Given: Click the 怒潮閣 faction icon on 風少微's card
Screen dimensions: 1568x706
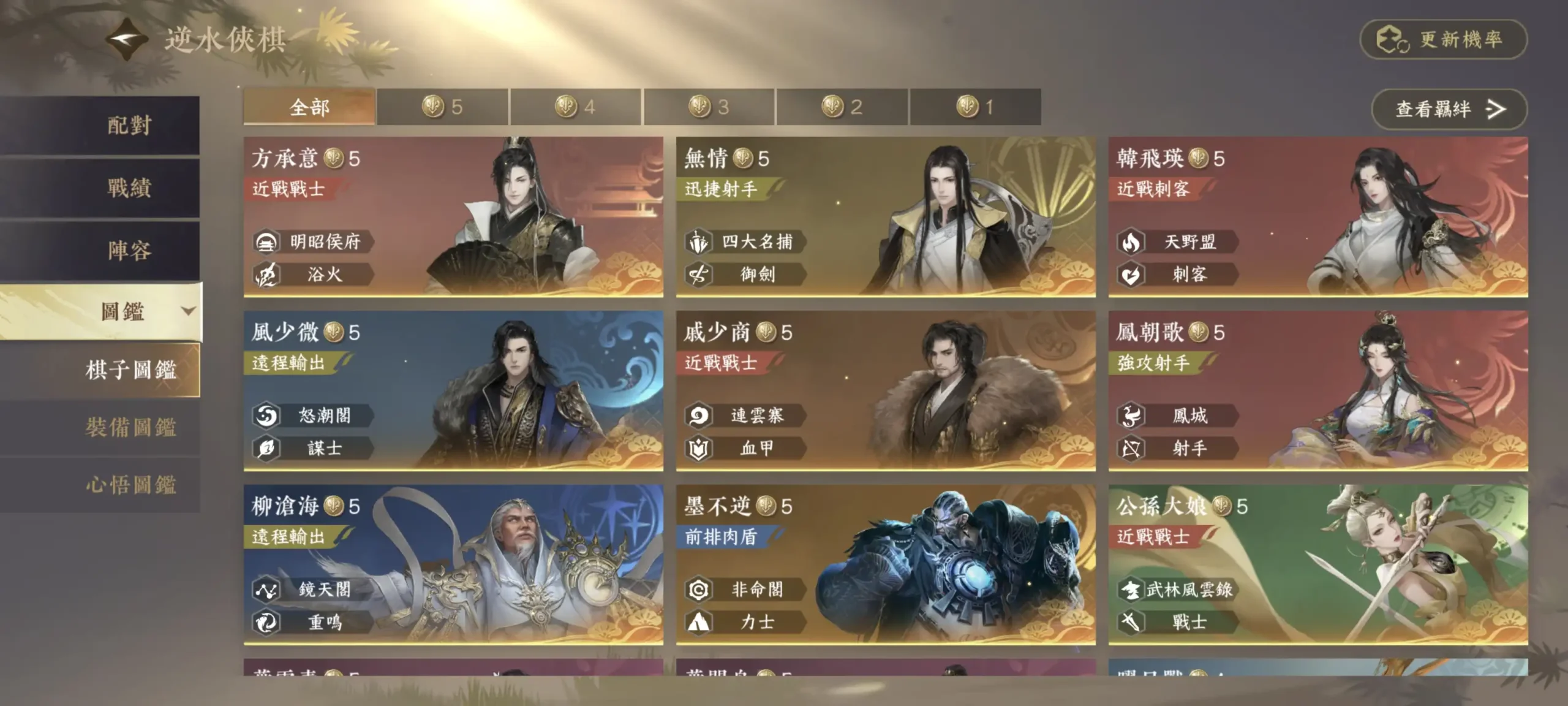Looking at the screenshot, I should point(266,414).
